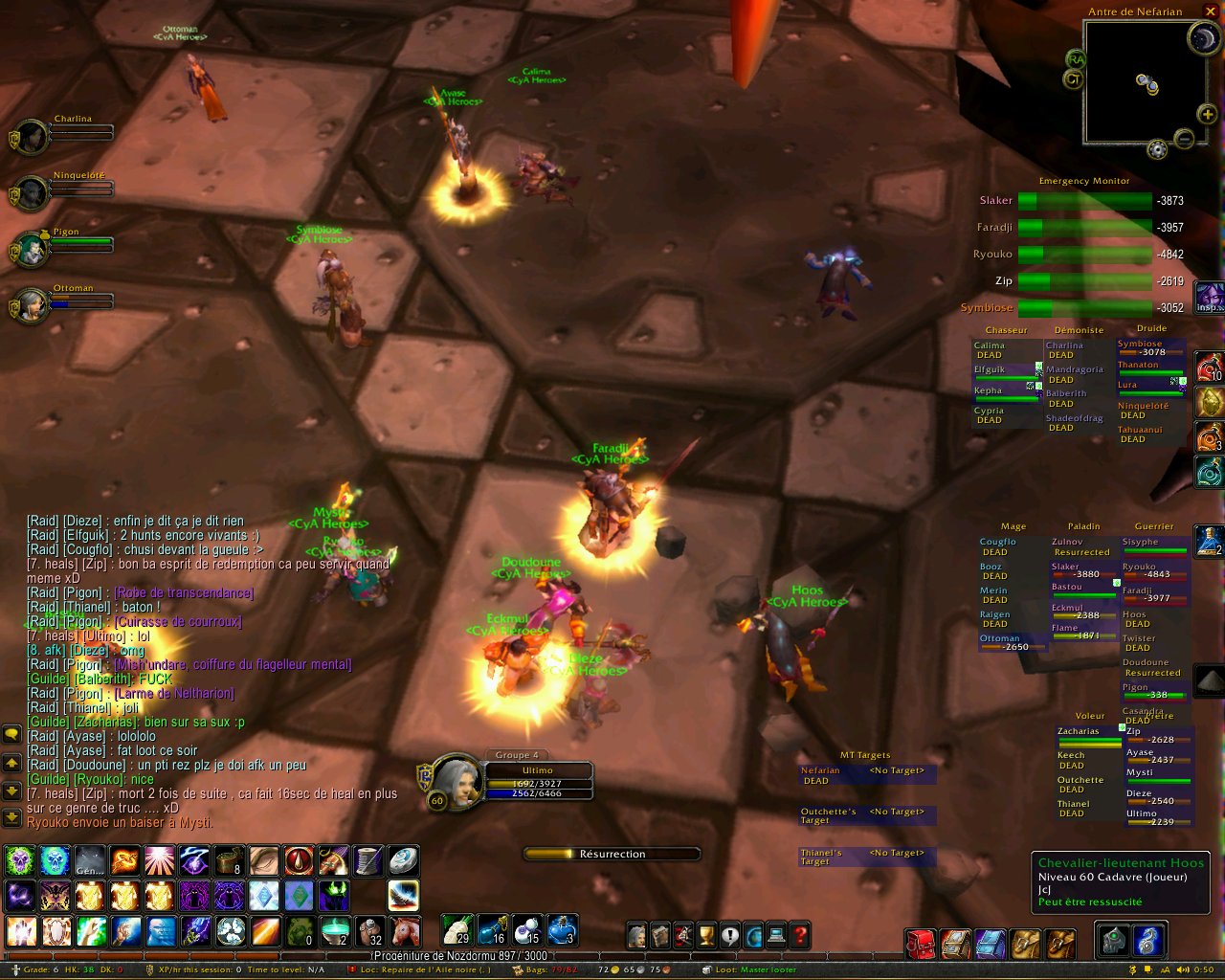Open the golden trophy micro menu button

point(706,935)
